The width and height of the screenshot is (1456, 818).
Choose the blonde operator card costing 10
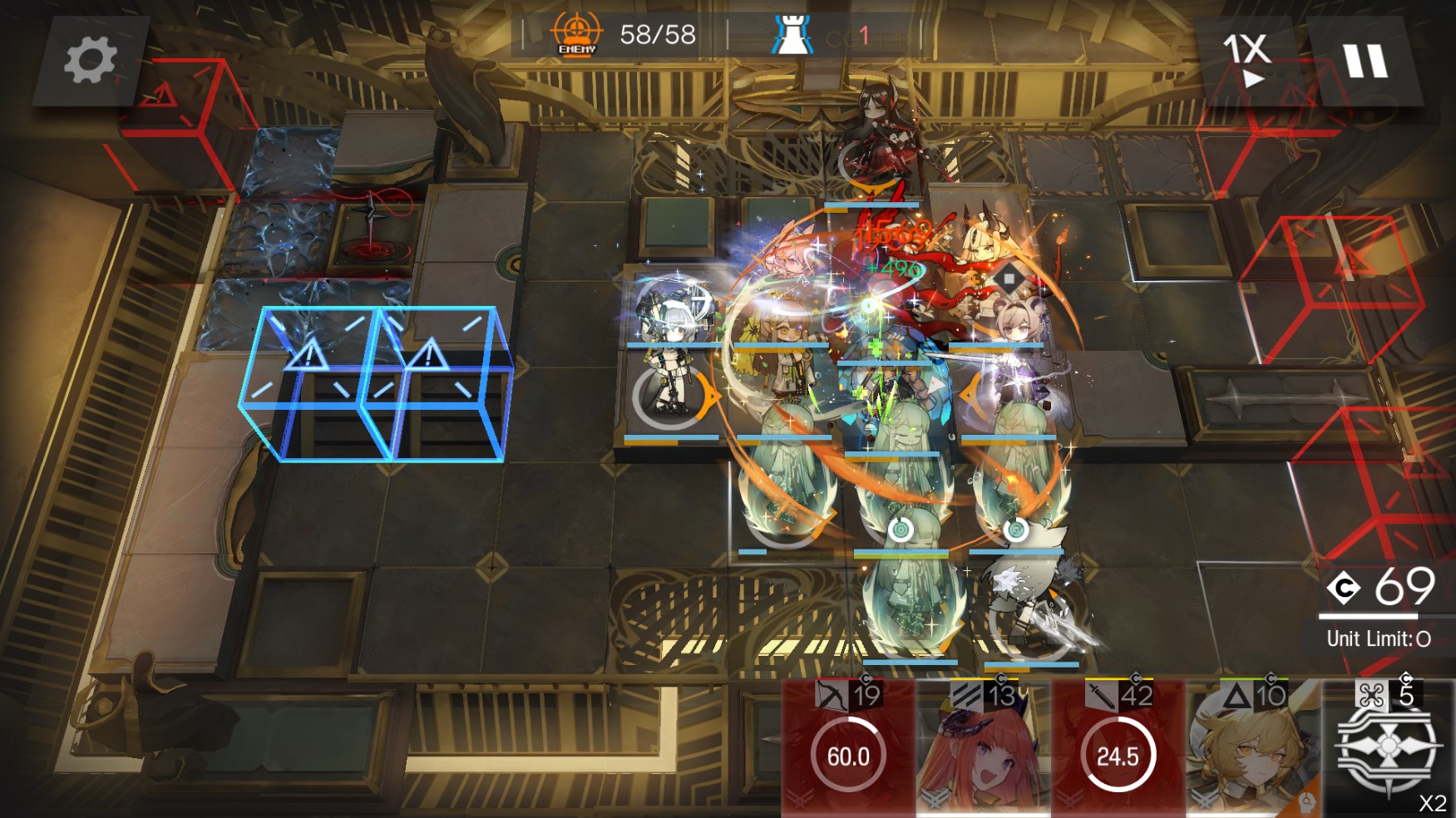1252,748
